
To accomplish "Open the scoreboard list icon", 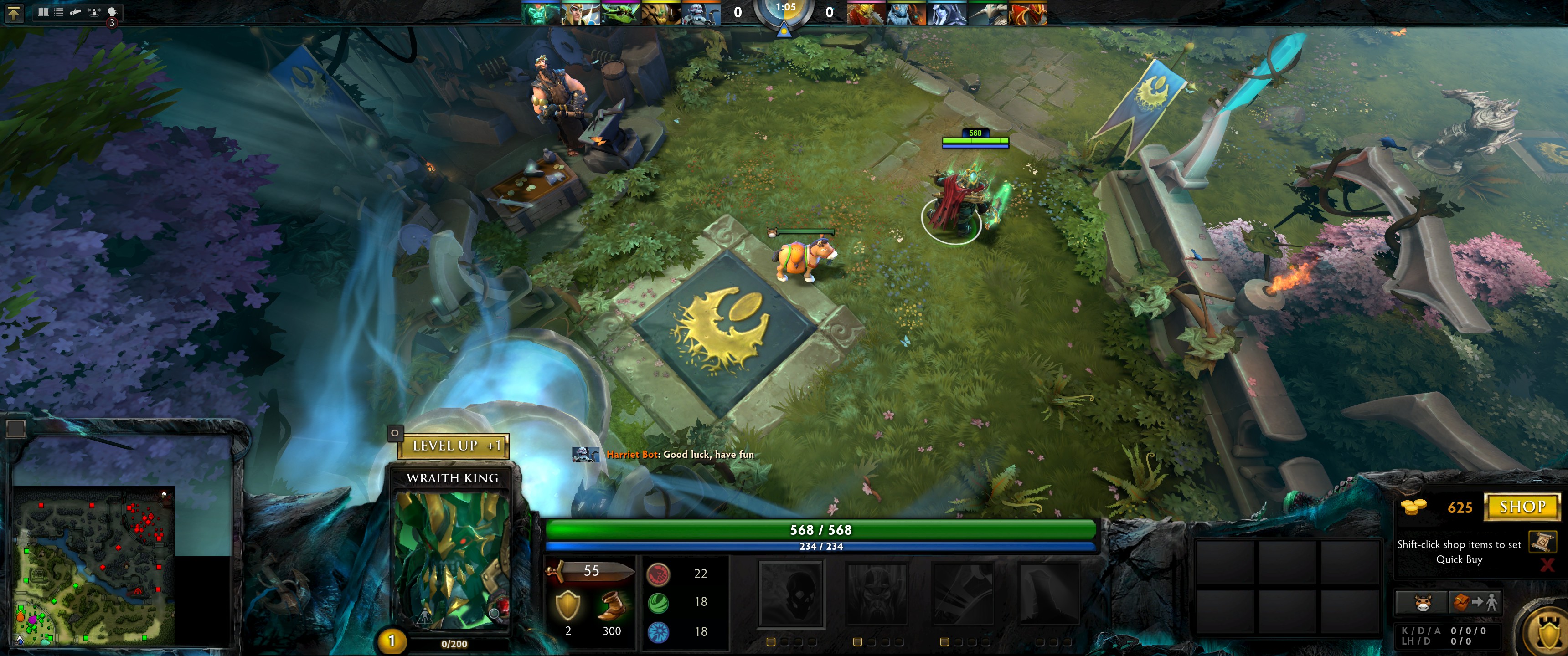I will [59, 11].
